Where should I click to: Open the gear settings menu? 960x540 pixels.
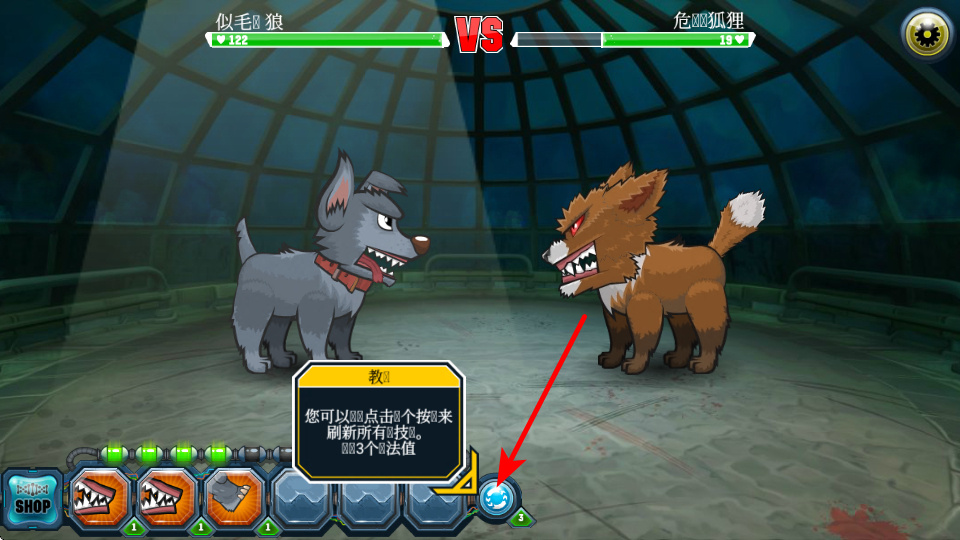[x=926, y=35]
